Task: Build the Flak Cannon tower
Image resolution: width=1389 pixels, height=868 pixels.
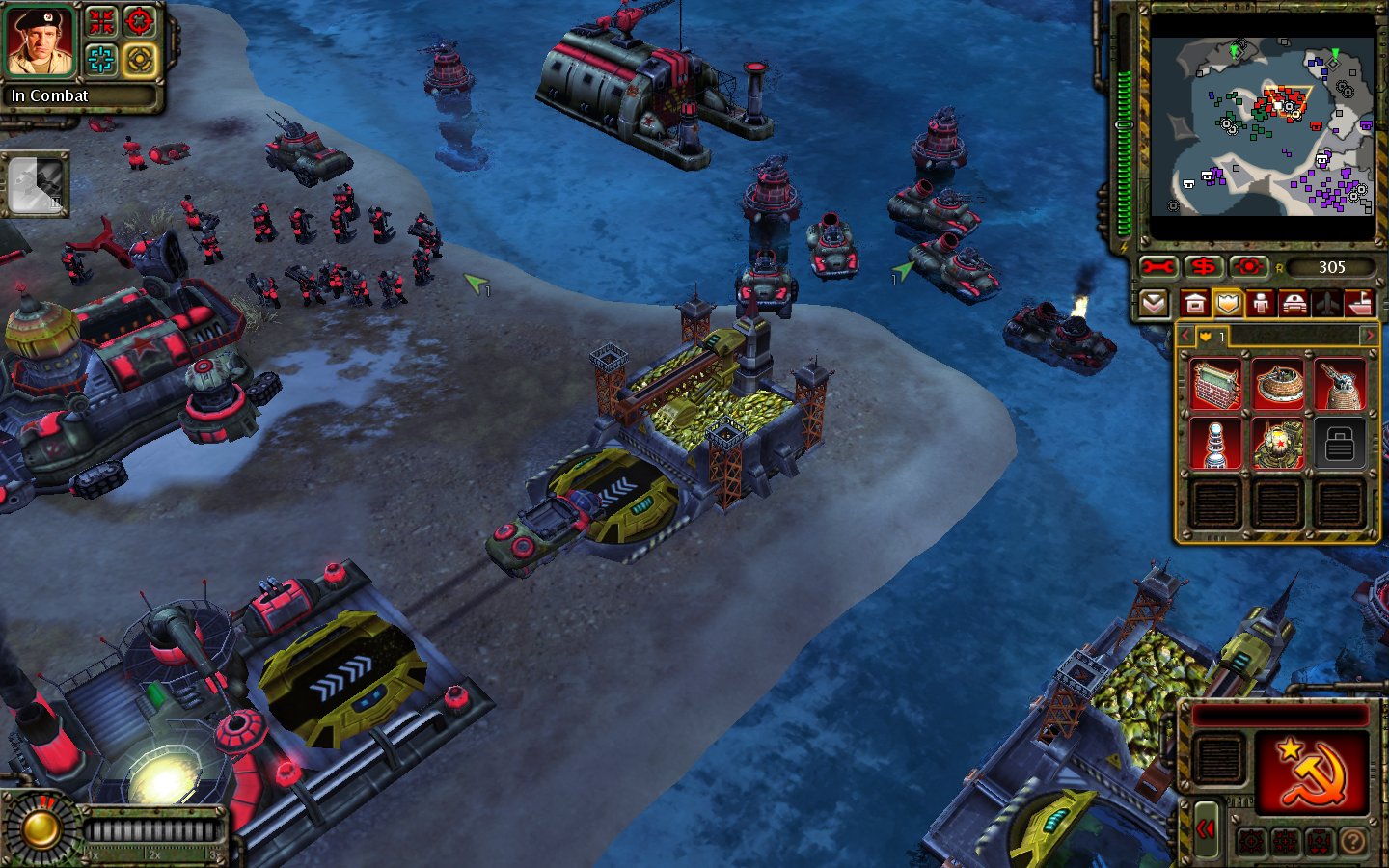Action: [x=1339, y=384]
